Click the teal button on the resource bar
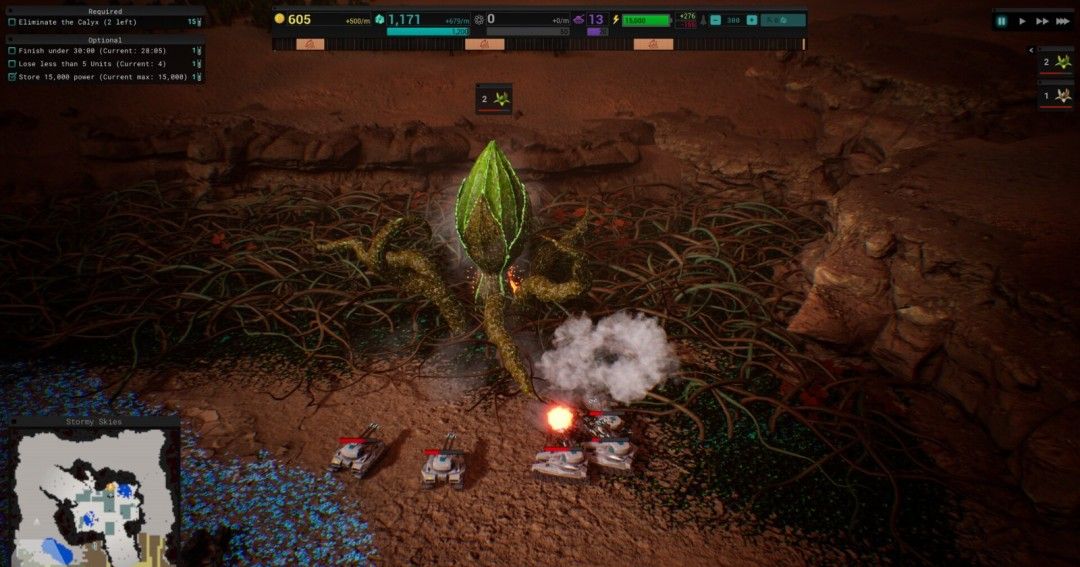Image resolution: width=1080 pixels, height=567 pixels. coord(783,20)
